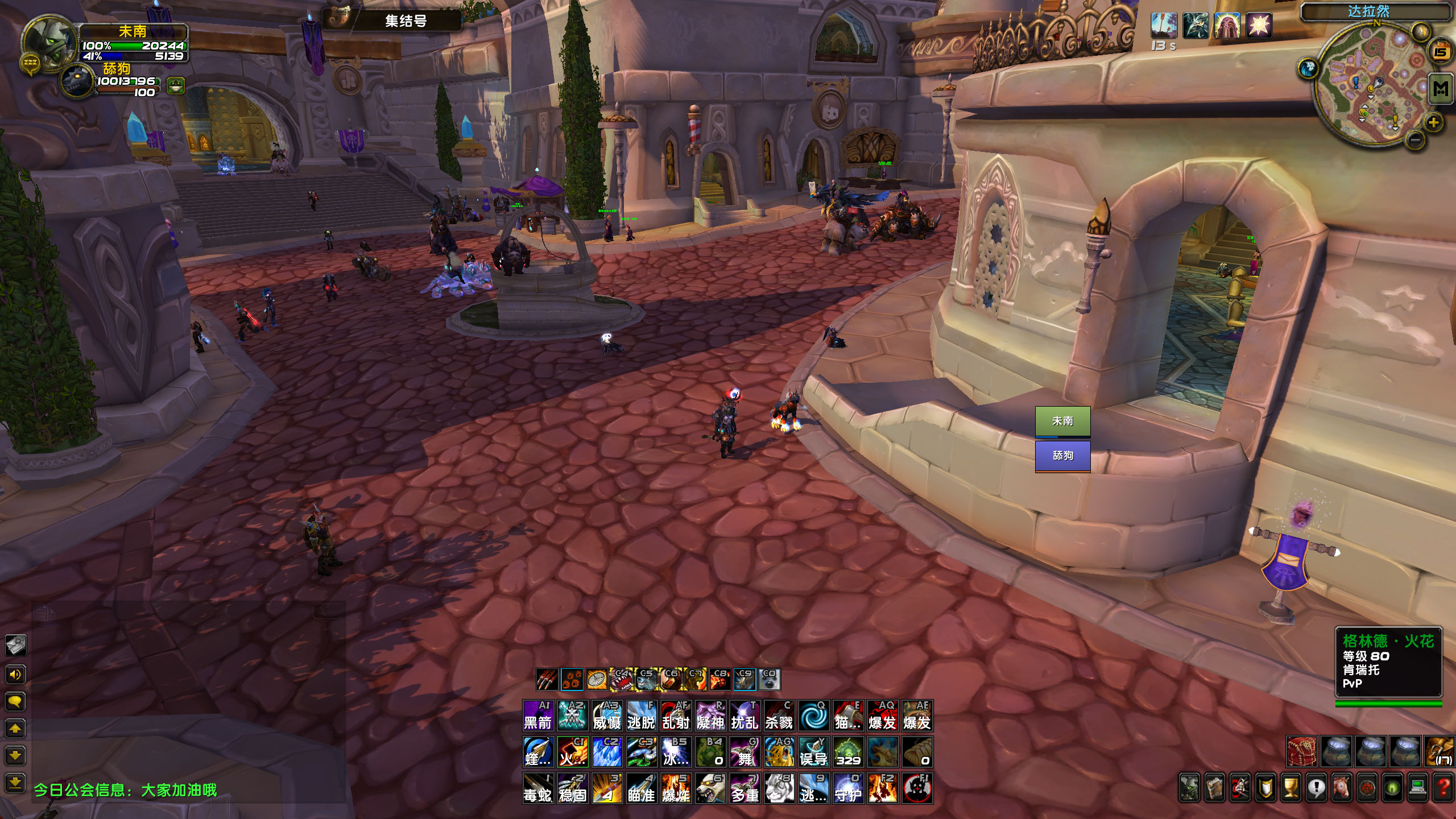
Task: Open the chat speech bubble button
Action: (15, 701)
